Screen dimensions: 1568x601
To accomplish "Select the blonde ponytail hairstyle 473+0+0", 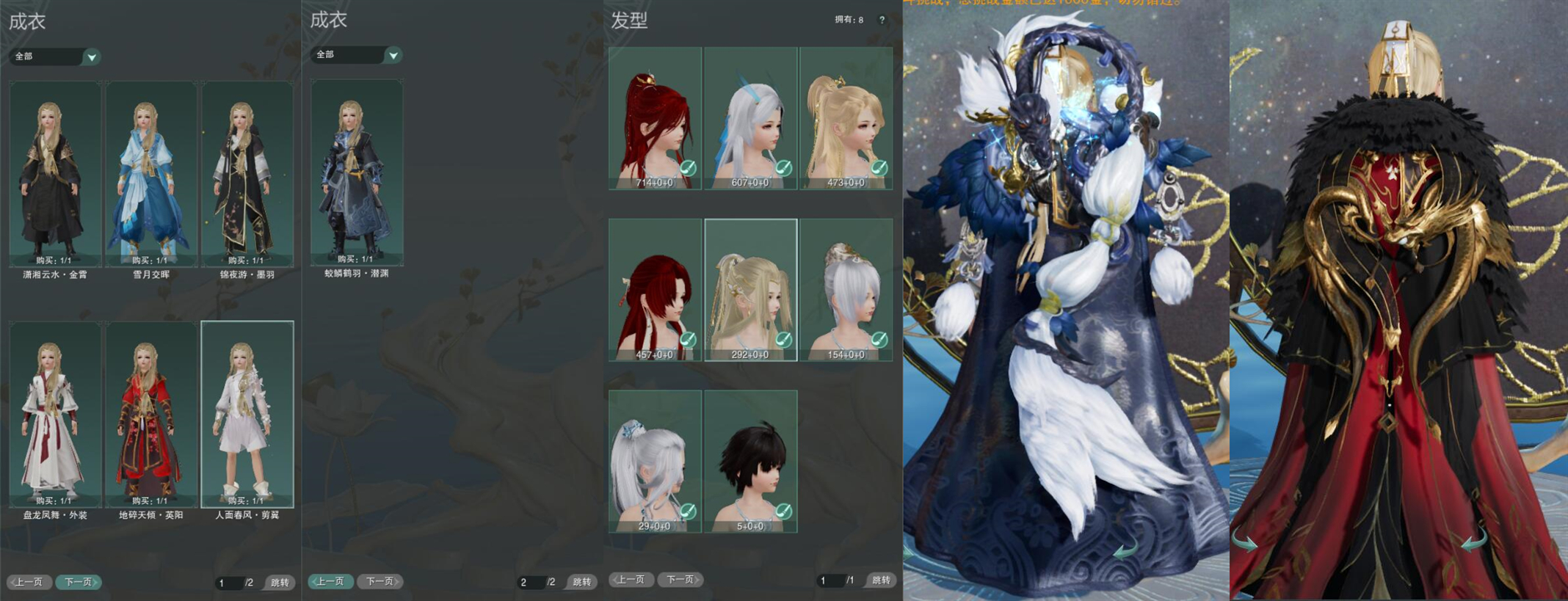I will tap(846, 118).
